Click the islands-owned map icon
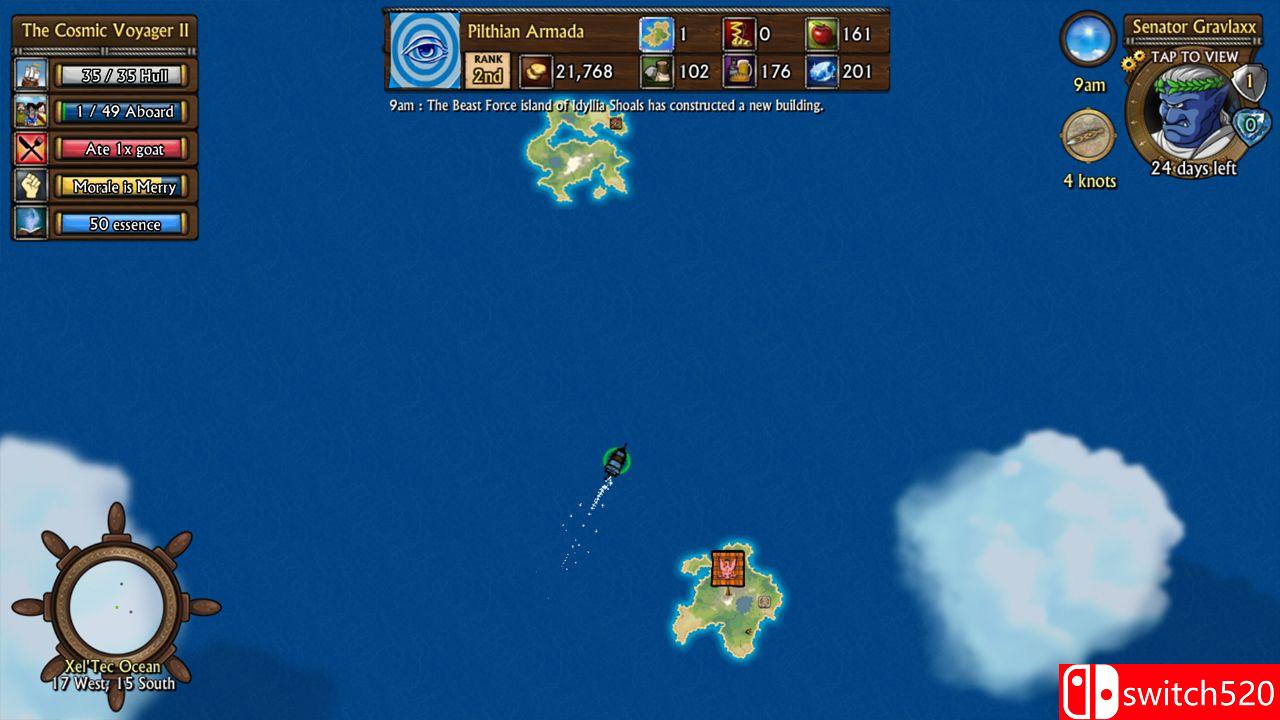This screenshot has height=720, width=1280. (656, 34)
